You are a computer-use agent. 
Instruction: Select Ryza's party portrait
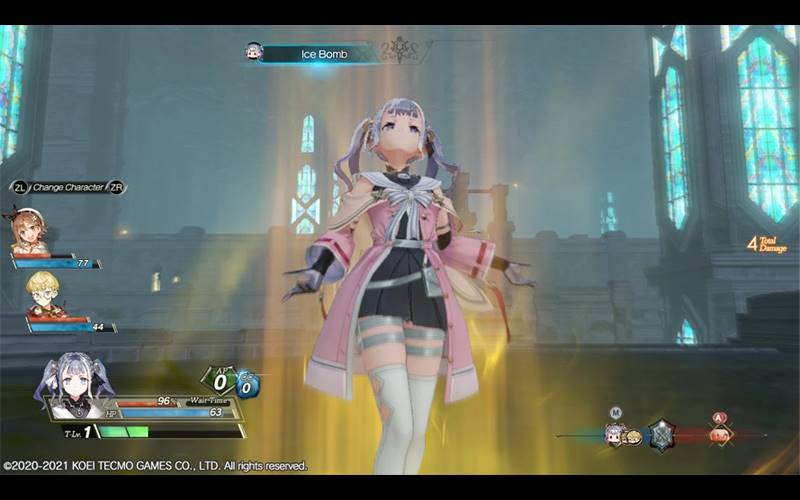click(x=30, y=231)
